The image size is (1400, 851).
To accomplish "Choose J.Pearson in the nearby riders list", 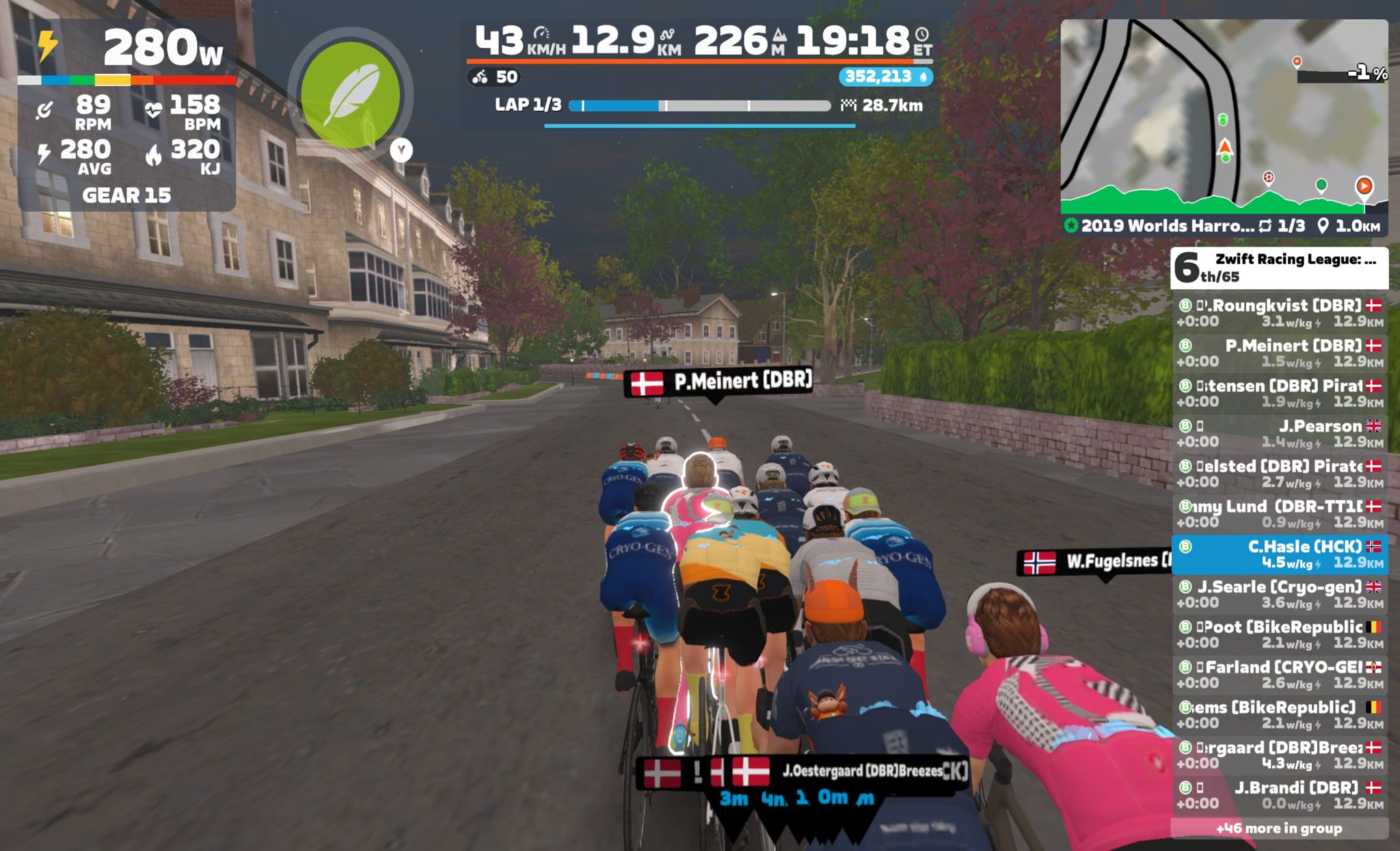I will 1279,433.
